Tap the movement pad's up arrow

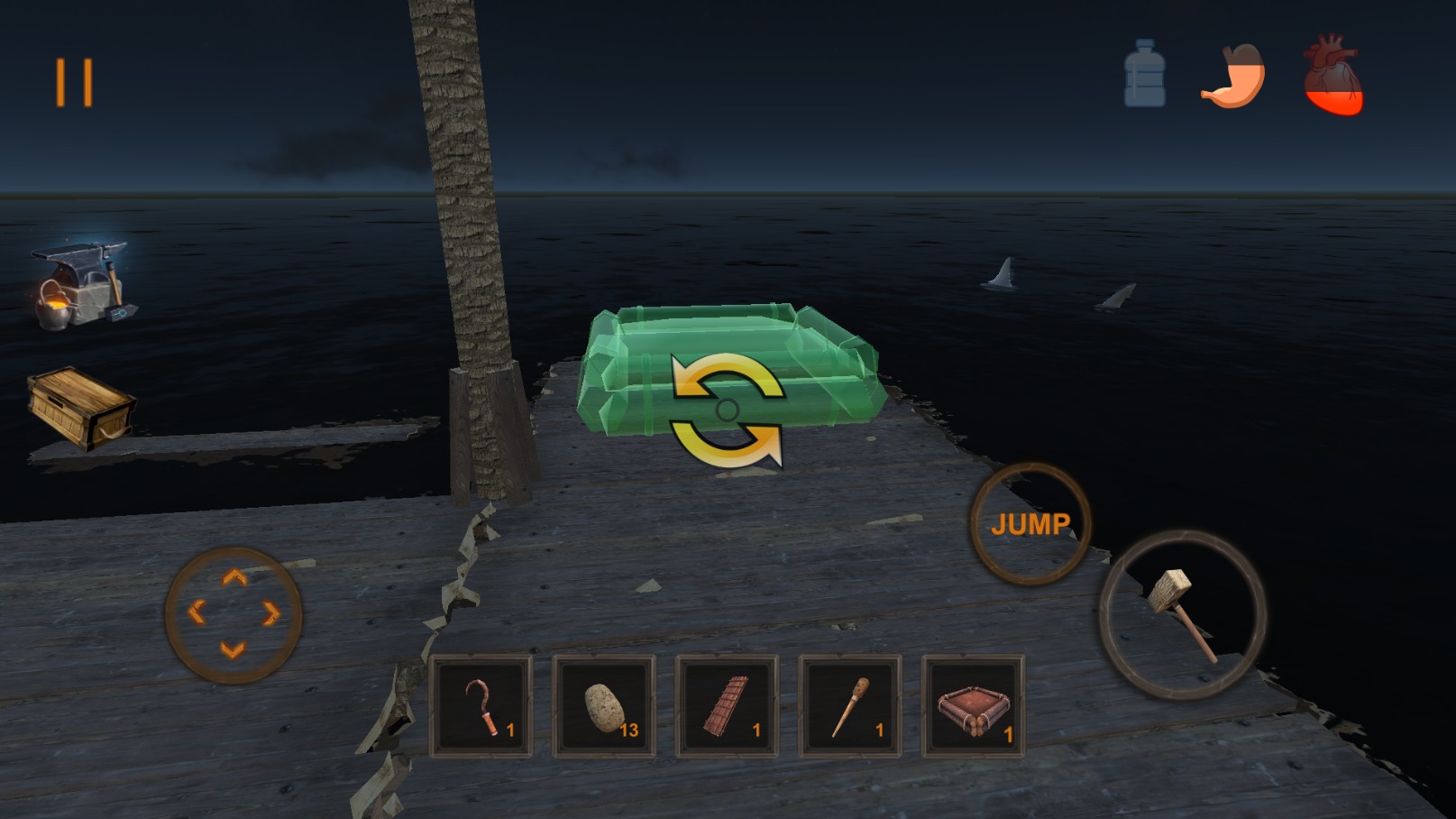pyautogui.click(x=234, y=577)
